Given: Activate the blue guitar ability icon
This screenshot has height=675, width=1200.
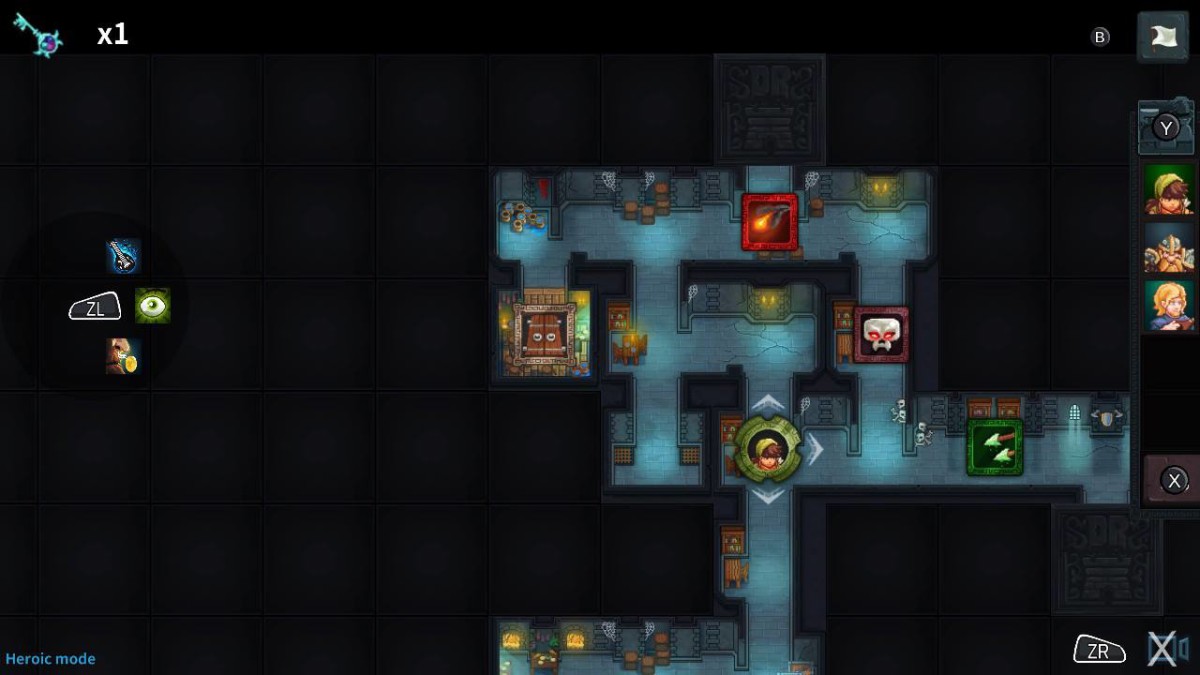Looking at the screenshot, I should coord(123,257).
